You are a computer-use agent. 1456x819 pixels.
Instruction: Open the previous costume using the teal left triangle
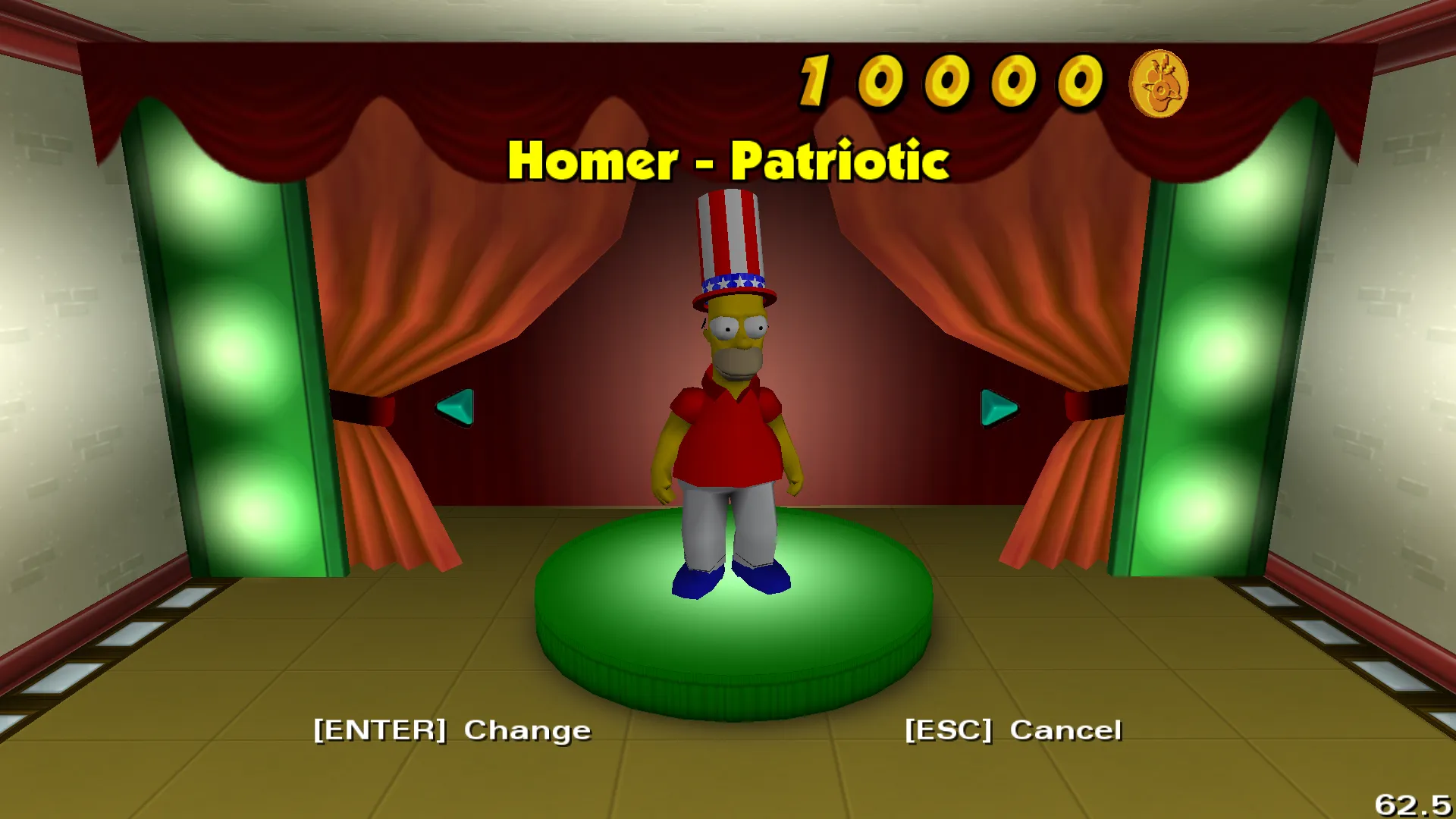[455, 408]
